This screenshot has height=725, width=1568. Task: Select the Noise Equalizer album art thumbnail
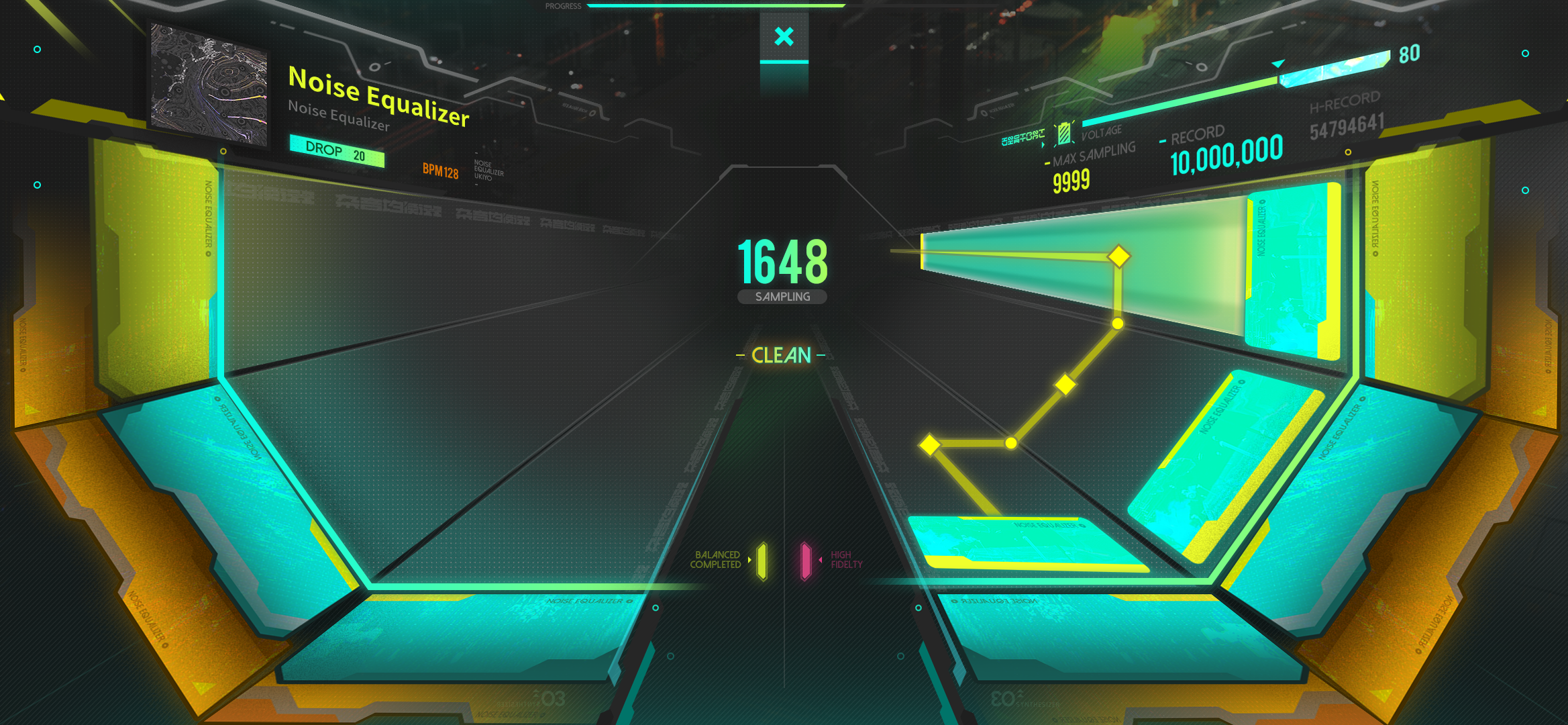(209, 85)
